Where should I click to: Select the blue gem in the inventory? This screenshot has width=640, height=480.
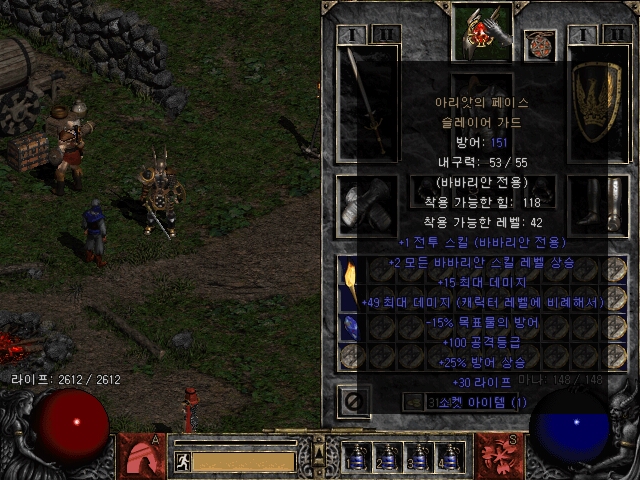(351, 328)
